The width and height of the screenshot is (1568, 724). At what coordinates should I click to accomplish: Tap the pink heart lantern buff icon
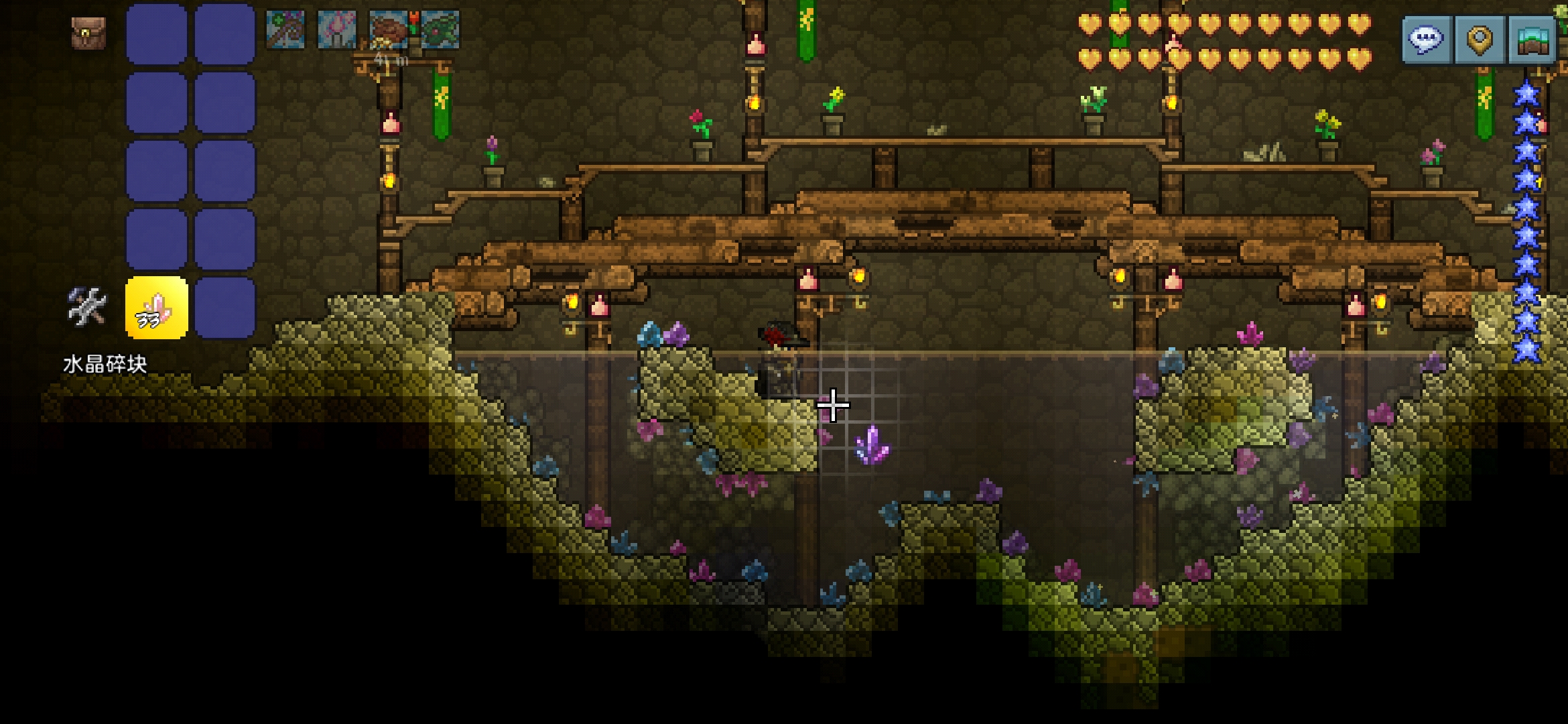pos(336,29)
